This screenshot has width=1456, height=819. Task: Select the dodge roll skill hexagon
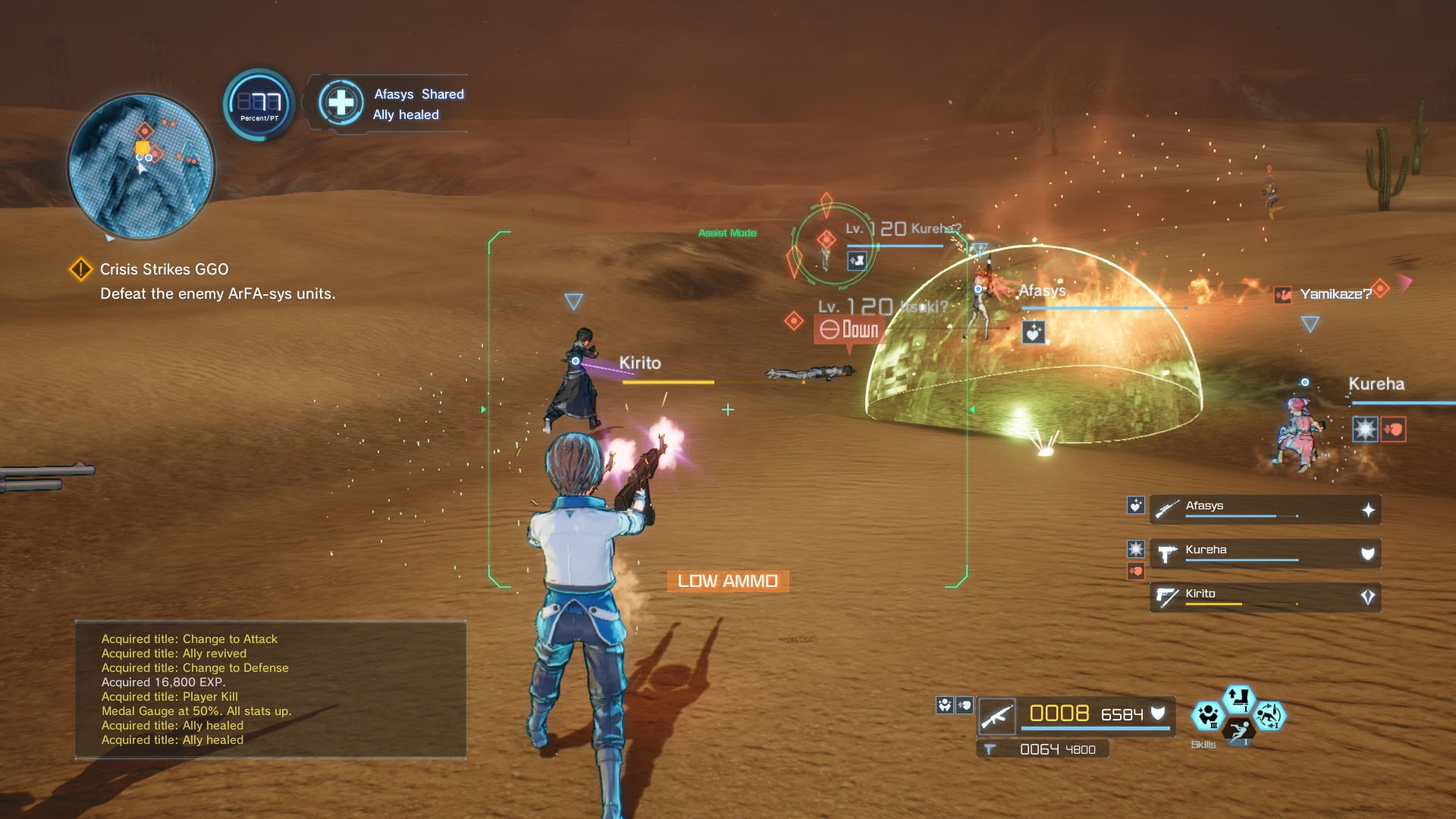coord(1269,717)
